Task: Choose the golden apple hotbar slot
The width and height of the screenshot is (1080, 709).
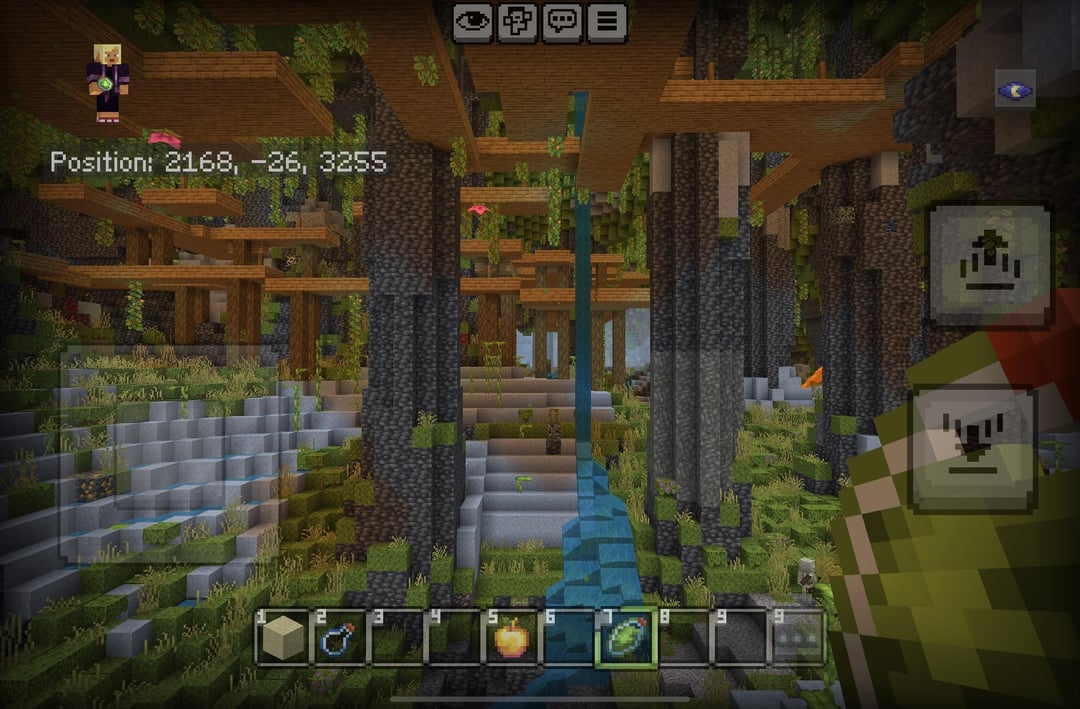Action: (511, 637)
